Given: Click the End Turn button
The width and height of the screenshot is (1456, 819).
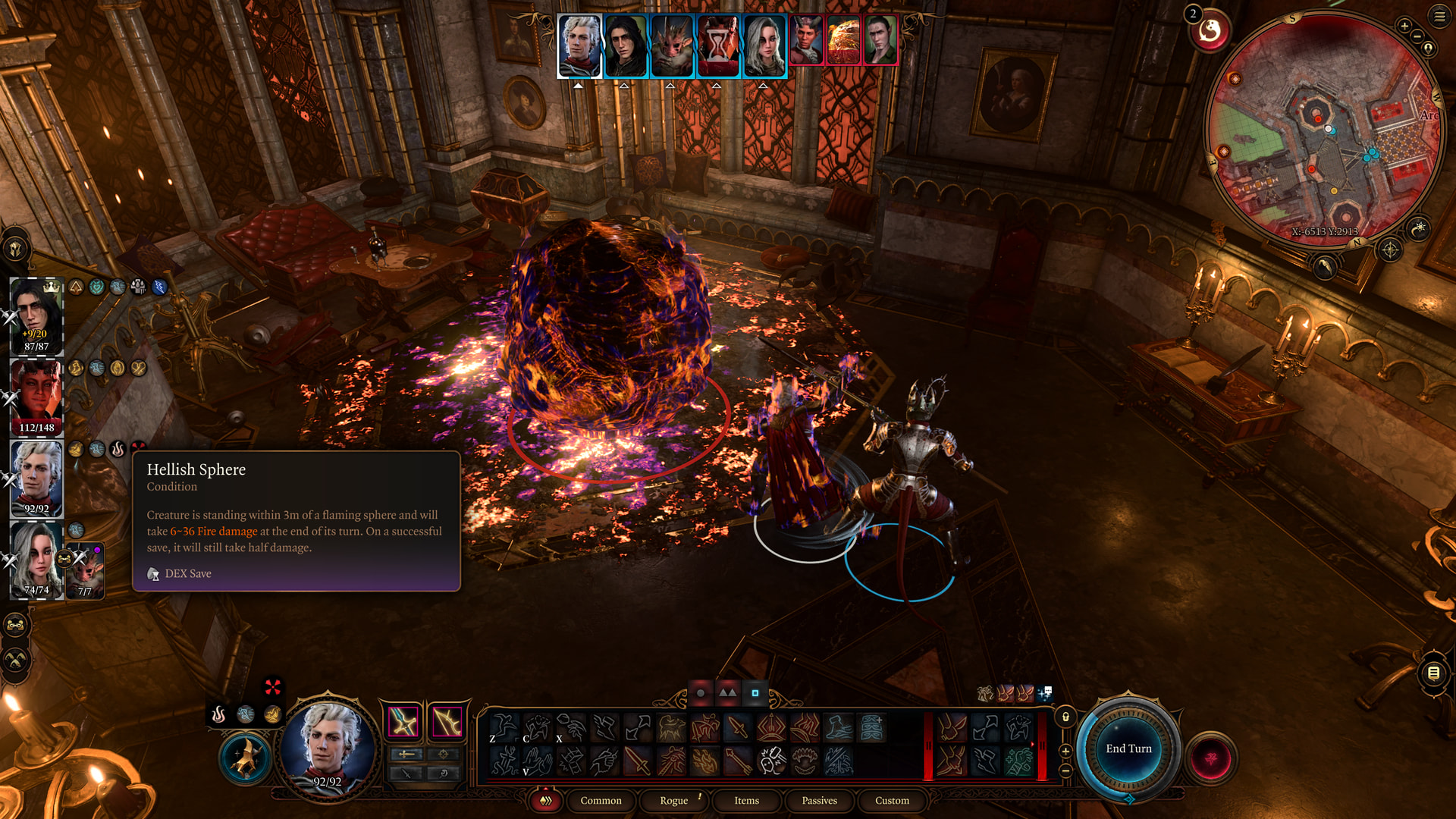Looking at the screenshot, I should click(1128, 749).
